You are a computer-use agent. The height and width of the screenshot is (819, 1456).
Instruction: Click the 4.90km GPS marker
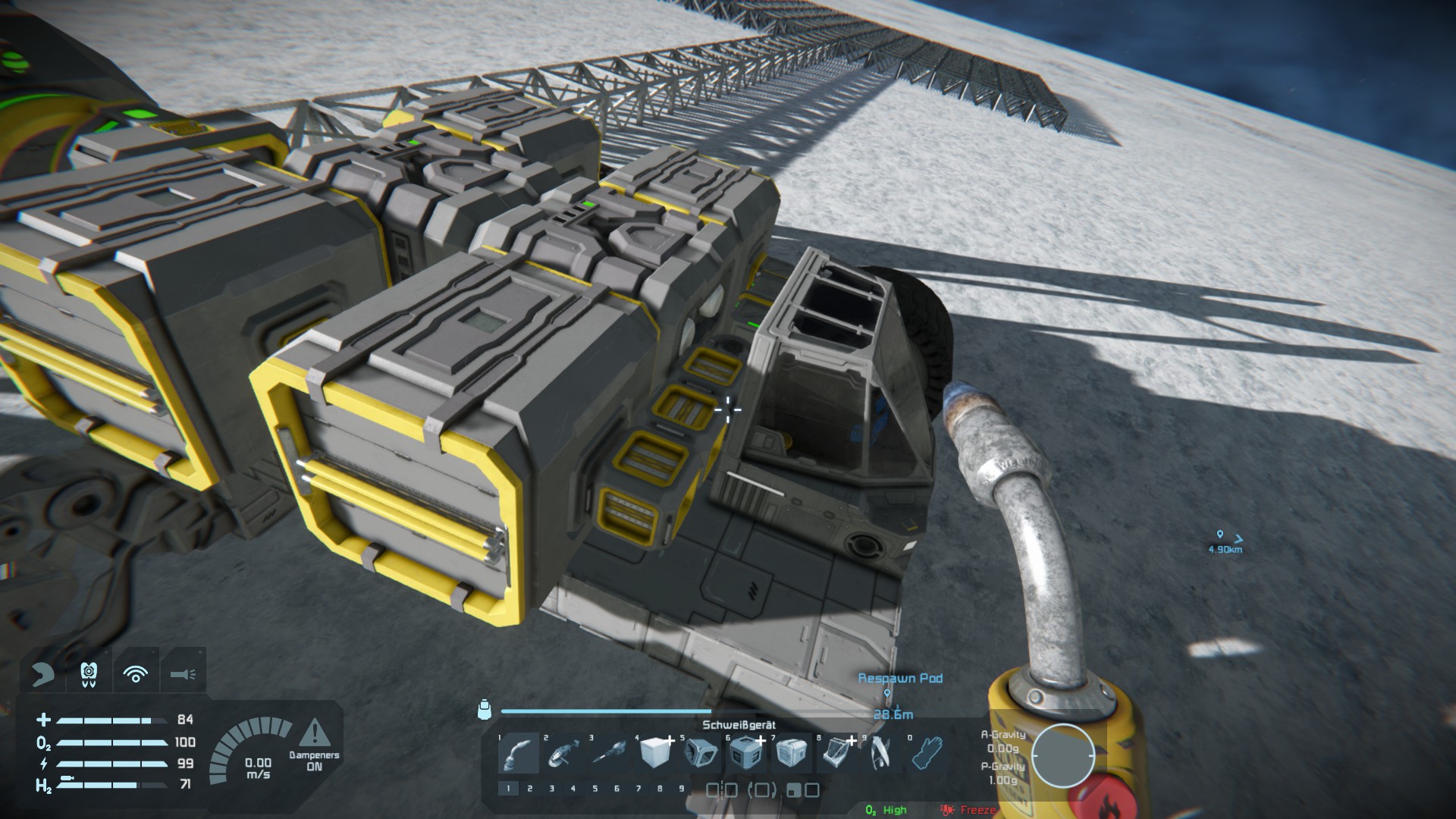click(x=1219, y=535)
